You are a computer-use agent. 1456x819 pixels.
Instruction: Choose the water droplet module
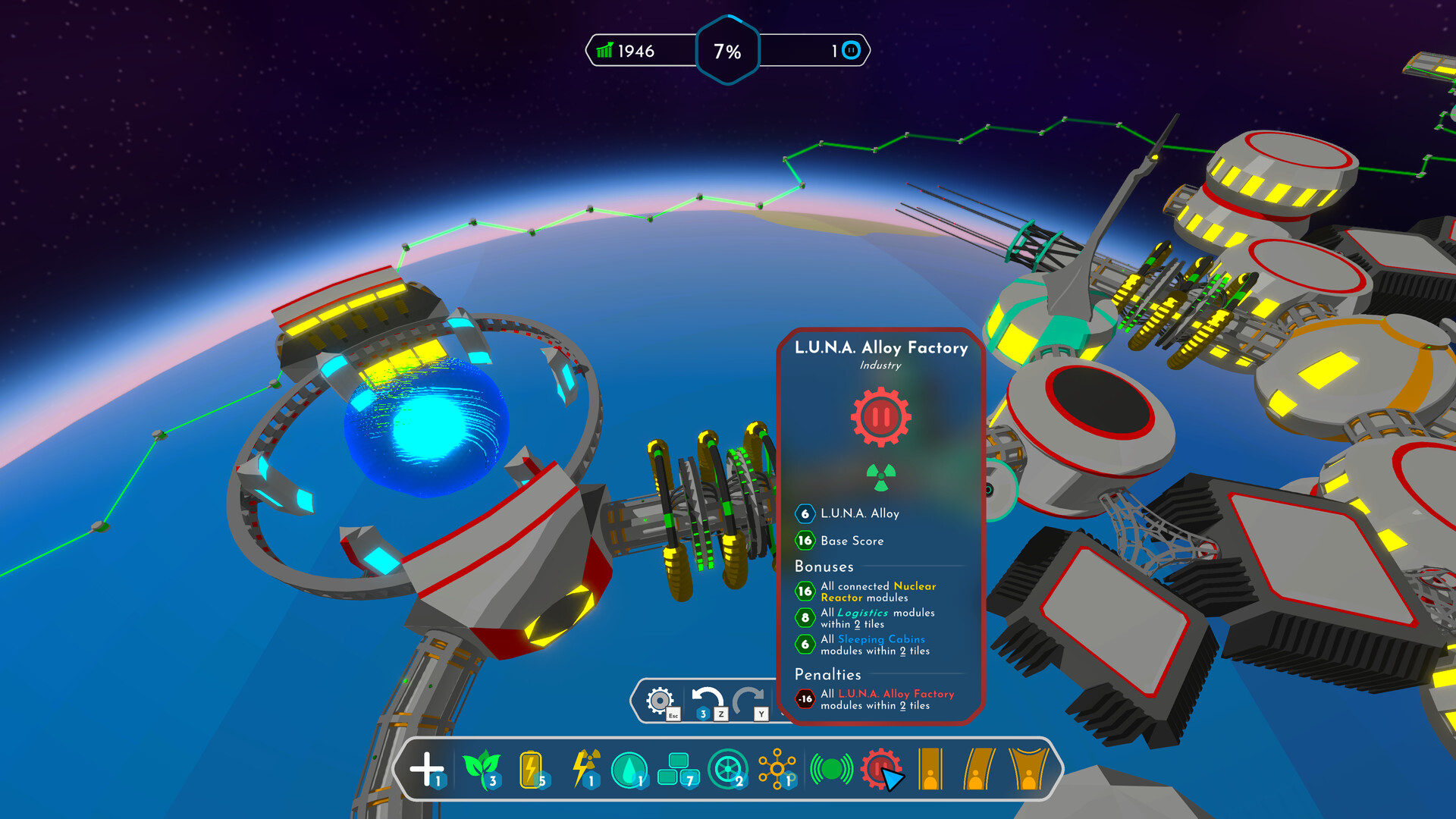click(x=629, y=770)
